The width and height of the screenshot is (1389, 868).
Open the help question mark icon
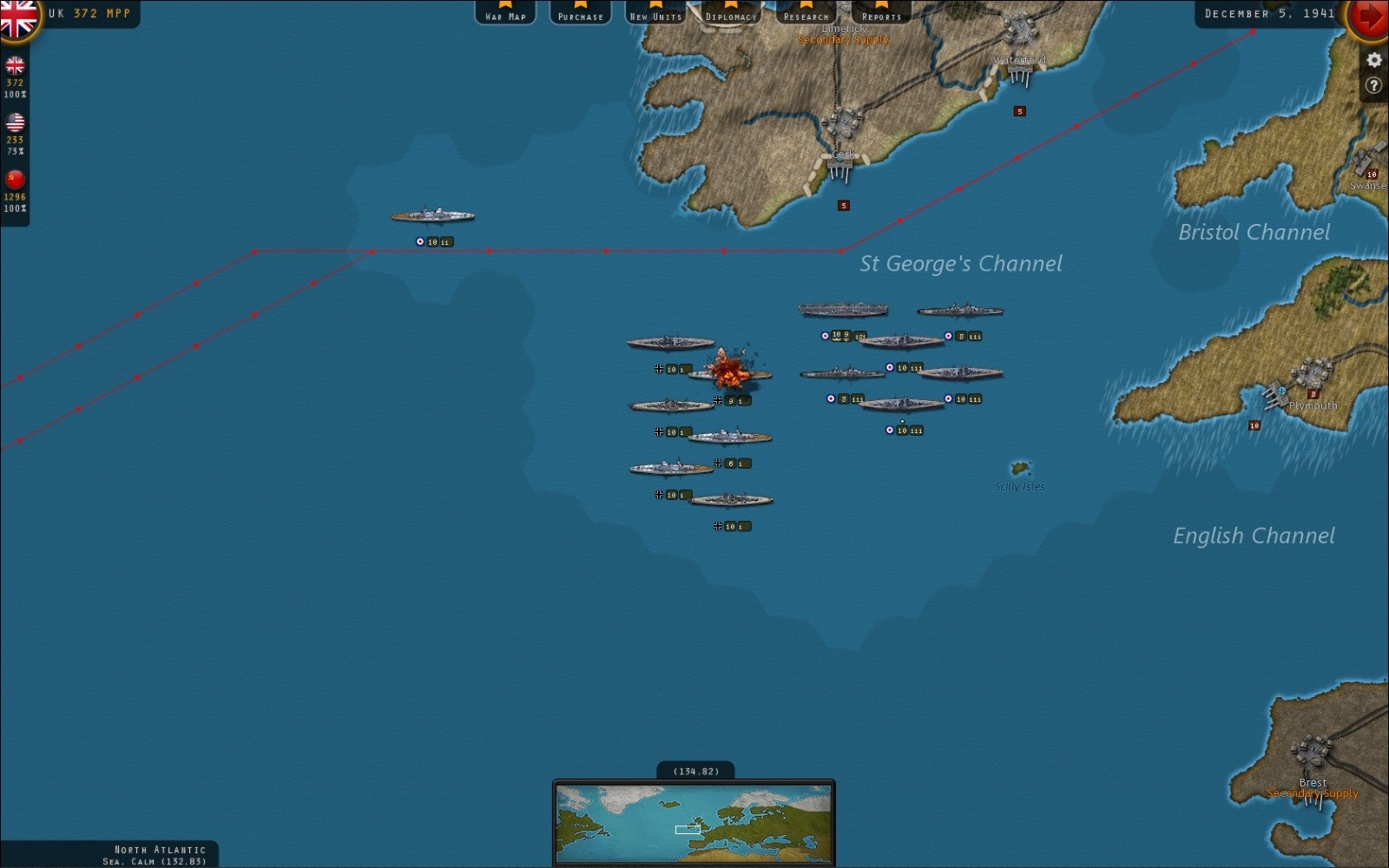[1373, 84]
